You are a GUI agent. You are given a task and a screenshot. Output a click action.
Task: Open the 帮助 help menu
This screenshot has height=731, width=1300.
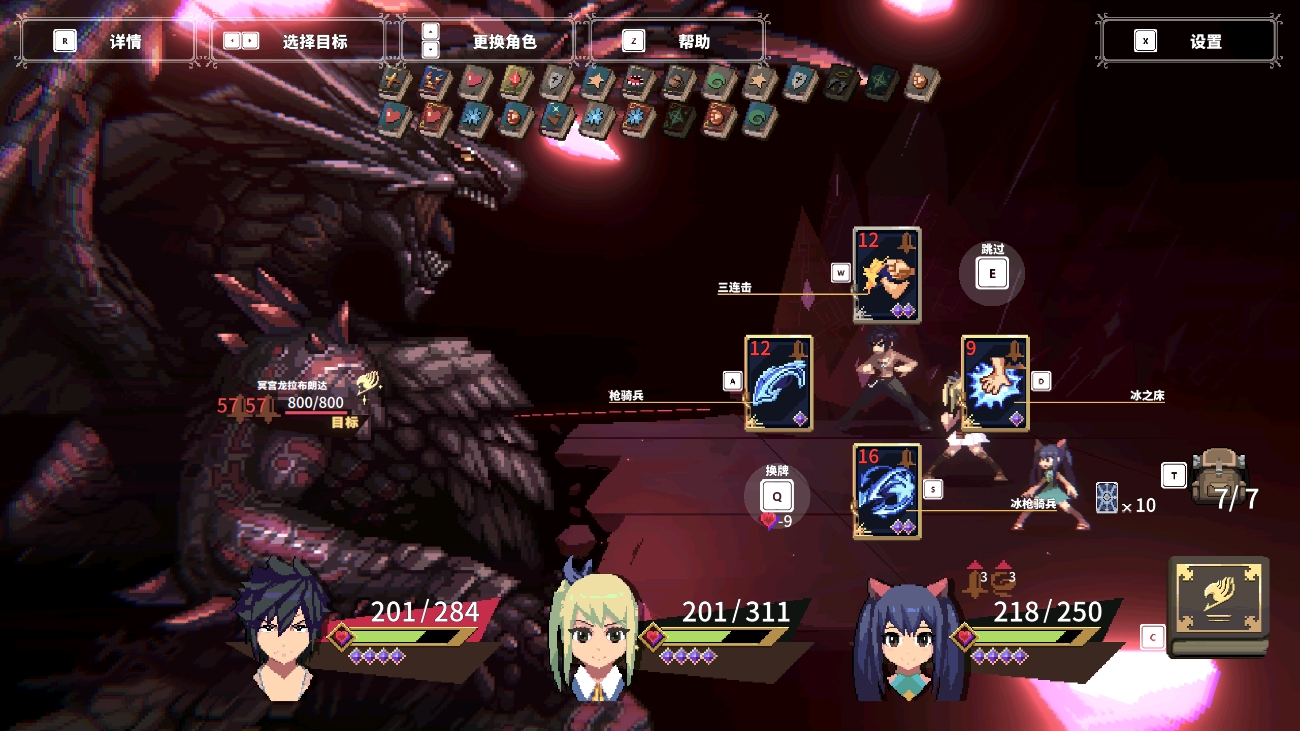pos(678,41)
